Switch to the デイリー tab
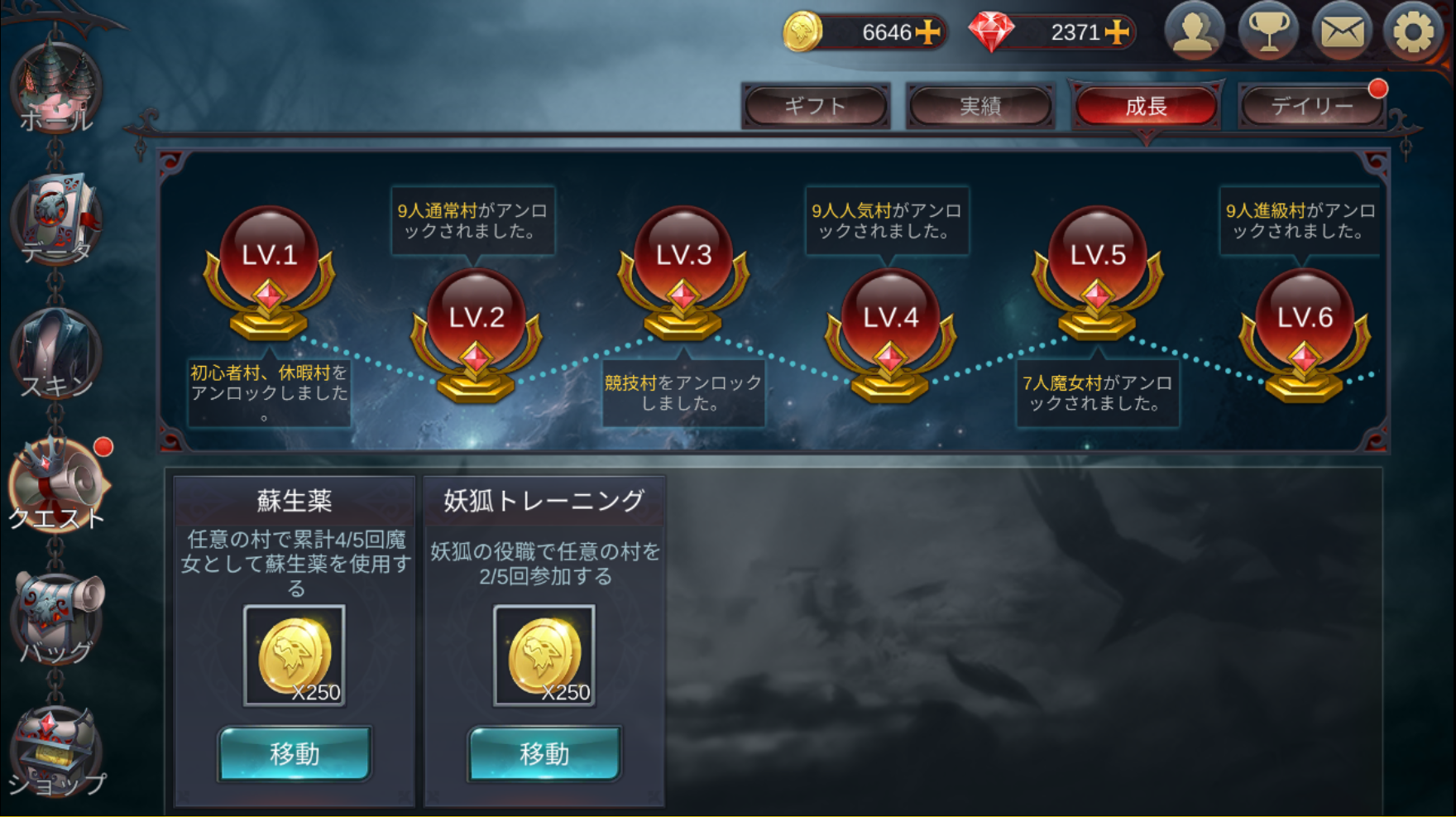The image size is (1456, 817). coord(1311,106)
